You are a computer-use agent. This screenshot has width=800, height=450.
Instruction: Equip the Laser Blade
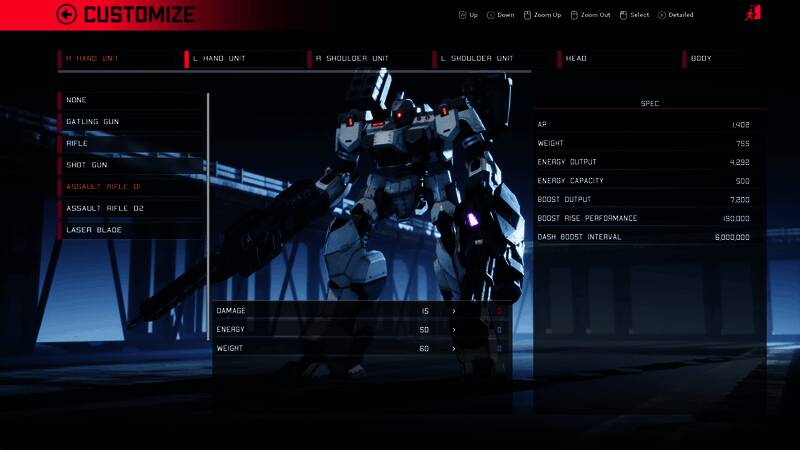[x=132, y=230]
